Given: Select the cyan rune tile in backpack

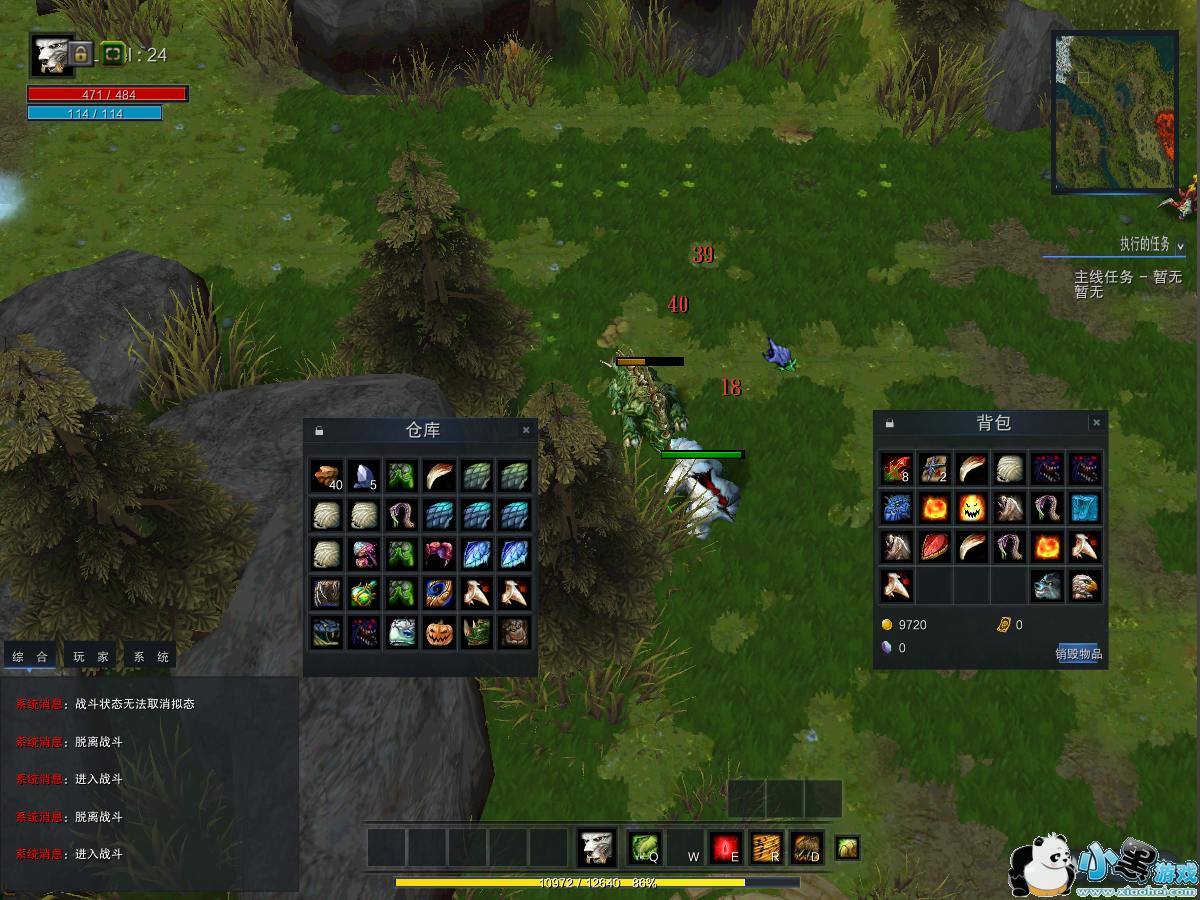Looking at the screenshot, I should pyautogui.click(x=1085, y=507).
